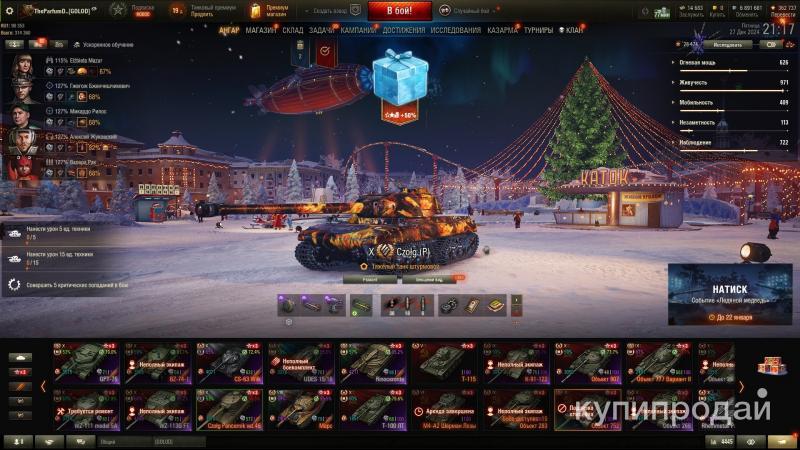The width and height of the screenshot is (800, 450).
Task: Open the blue gift box reward
Action: (400, 78)
